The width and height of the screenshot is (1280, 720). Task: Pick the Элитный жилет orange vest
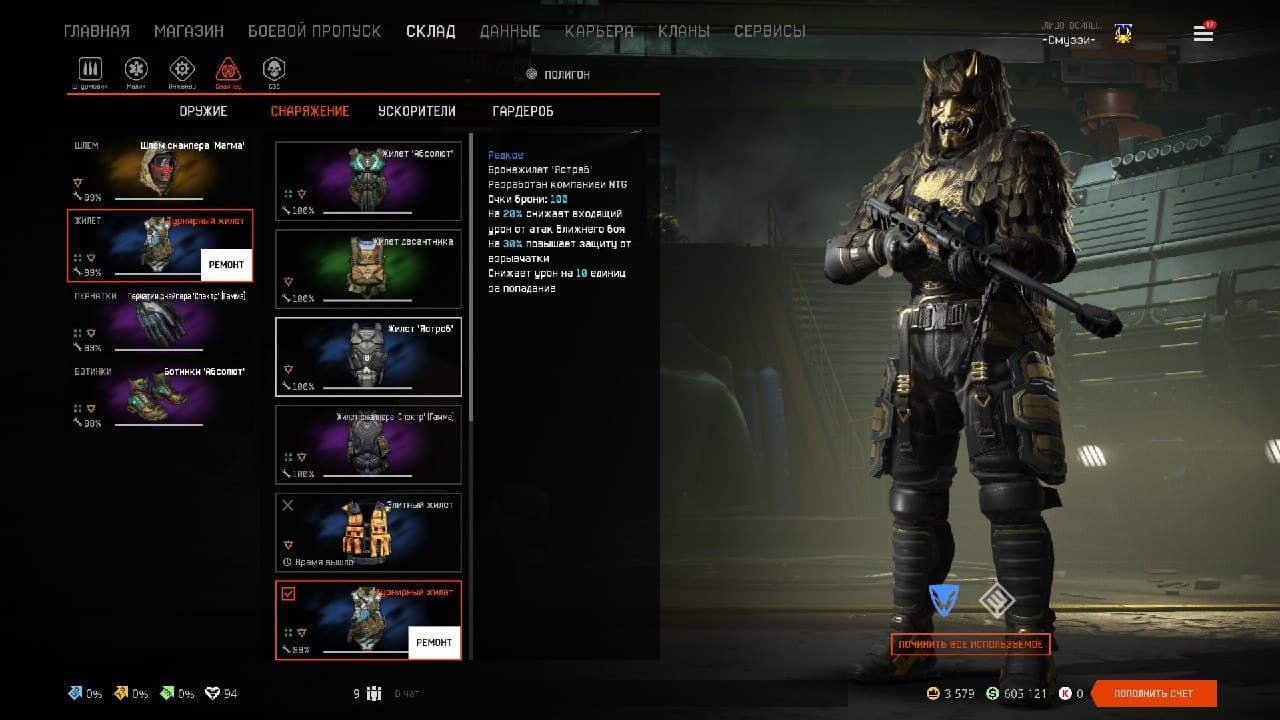point(368,532)
